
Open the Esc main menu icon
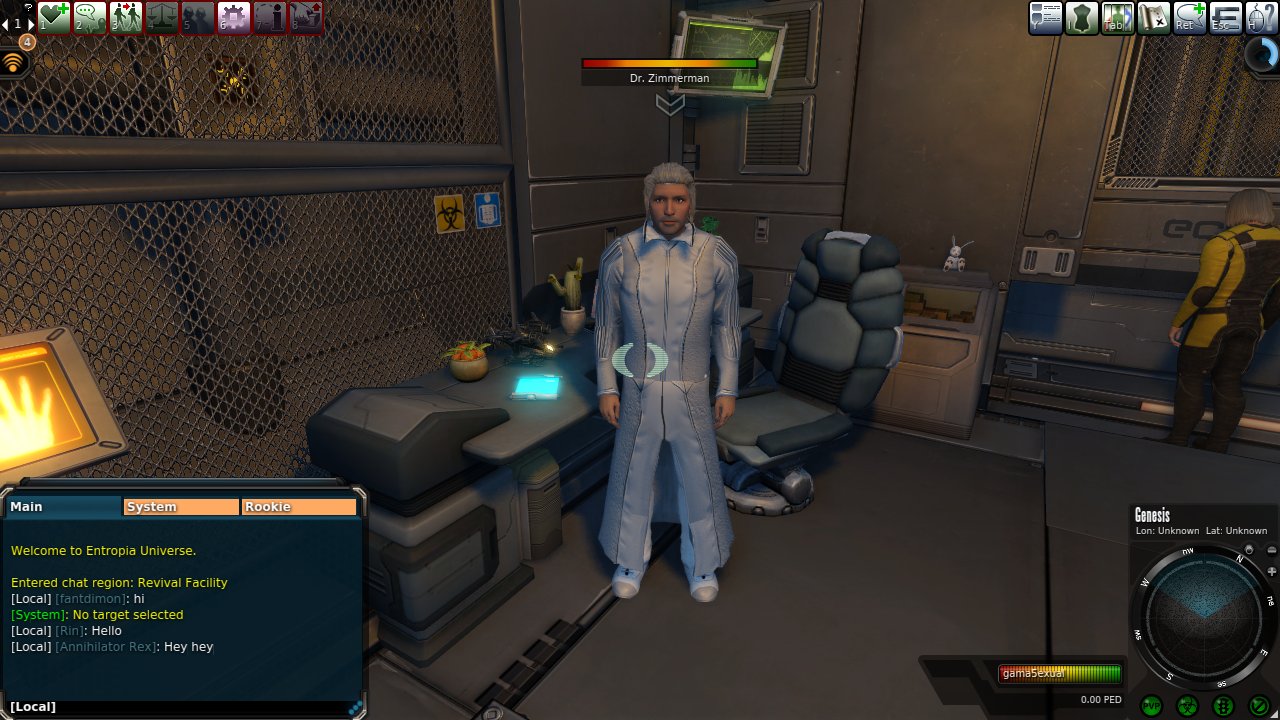pos(1226,18)
